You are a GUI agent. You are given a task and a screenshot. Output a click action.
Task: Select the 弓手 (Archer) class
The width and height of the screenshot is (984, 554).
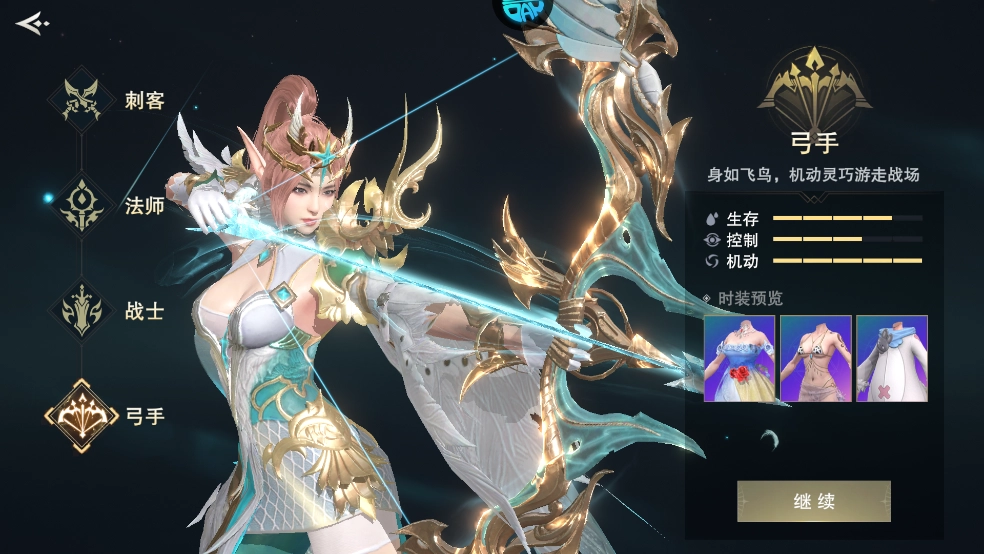click(82, 416)
